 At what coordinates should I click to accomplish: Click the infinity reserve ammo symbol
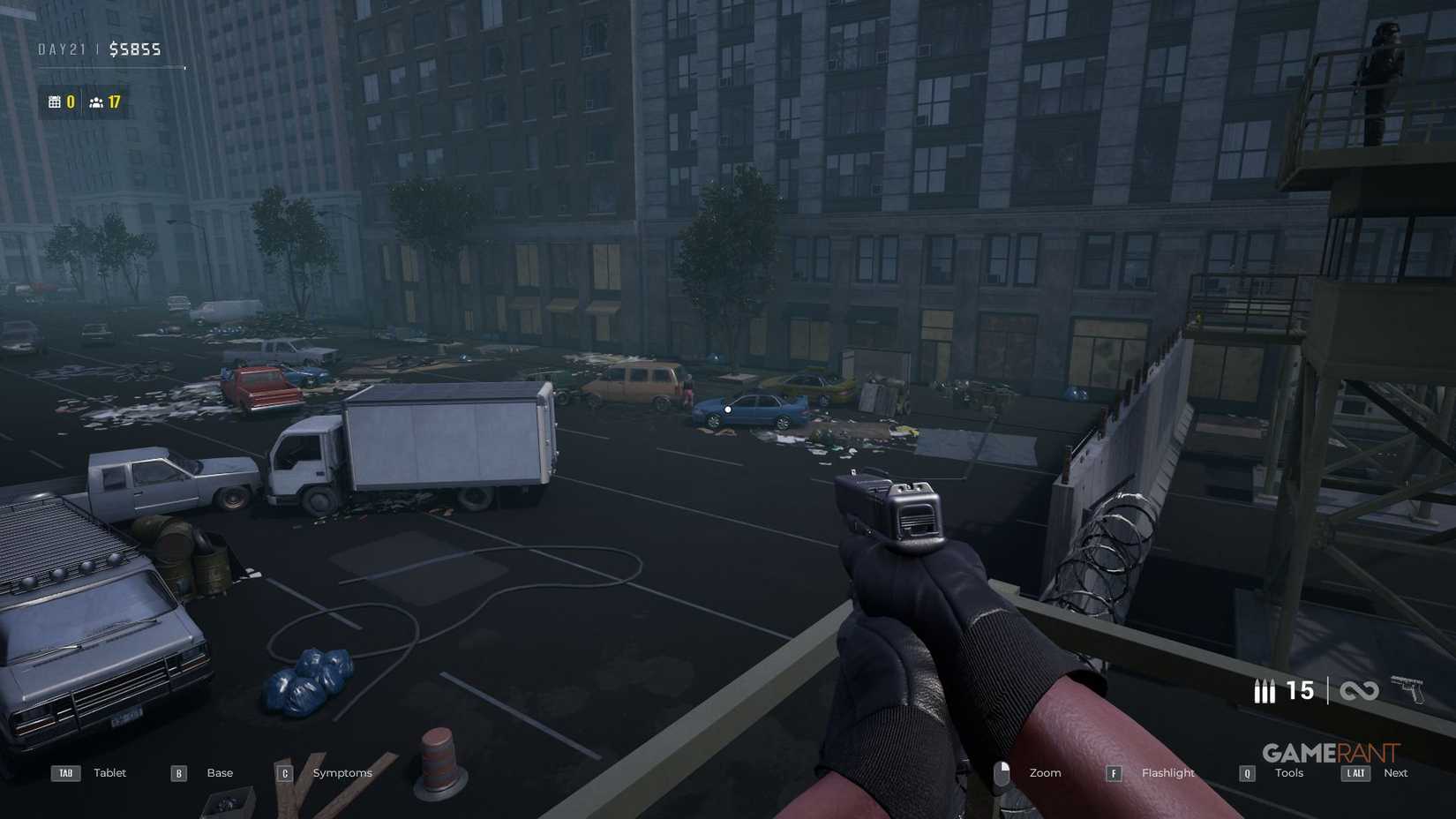click(1359, 691)
